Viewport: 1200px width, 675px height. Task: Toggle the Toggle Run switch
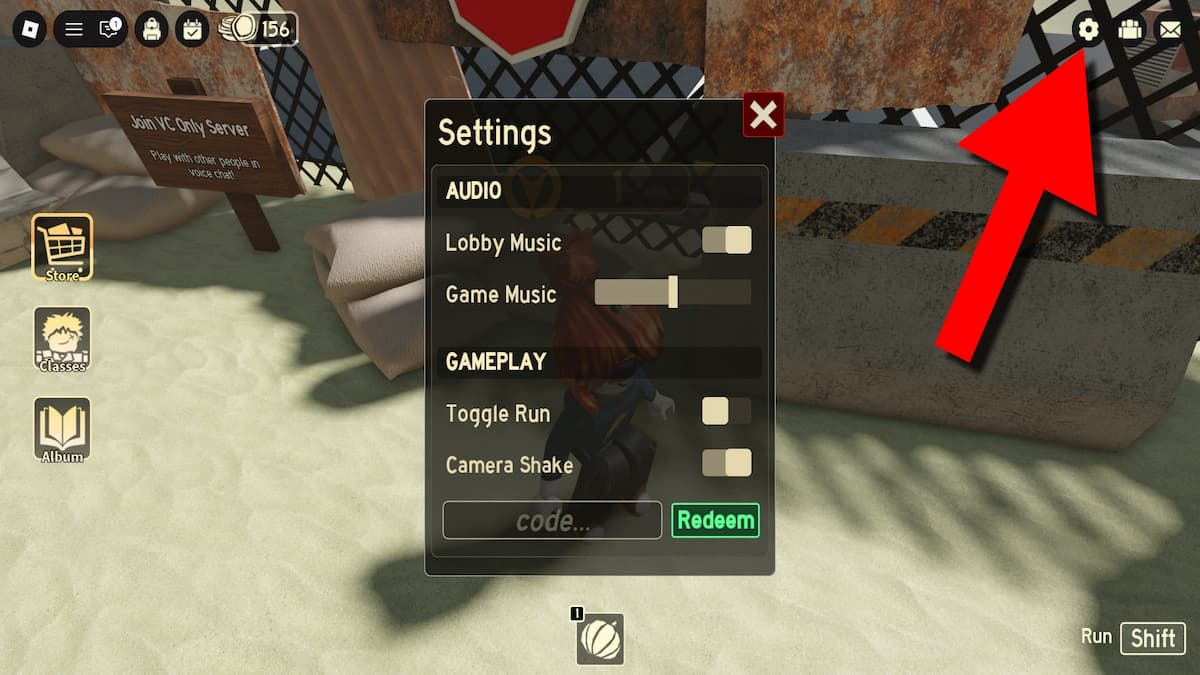click(x=726, y=411)
